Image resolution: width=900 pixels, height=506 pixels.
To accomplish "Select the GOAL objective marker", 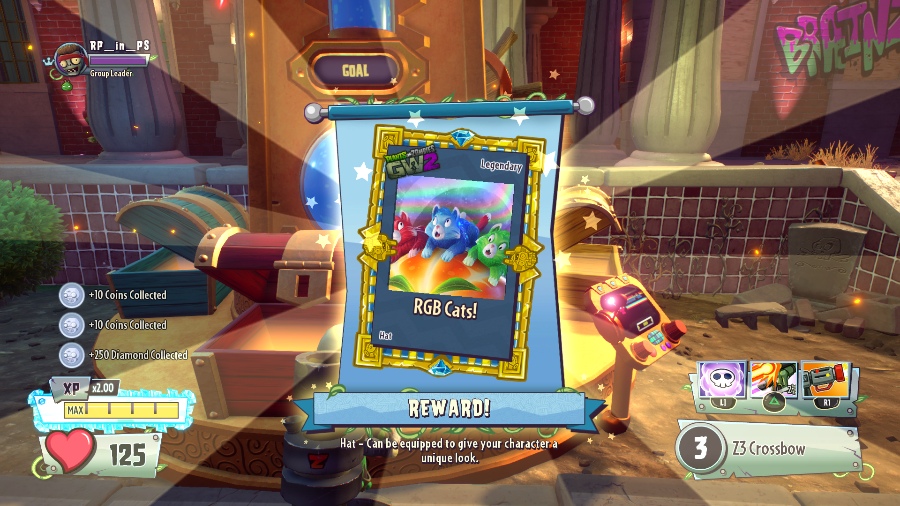I will click(x=355, y=70).
